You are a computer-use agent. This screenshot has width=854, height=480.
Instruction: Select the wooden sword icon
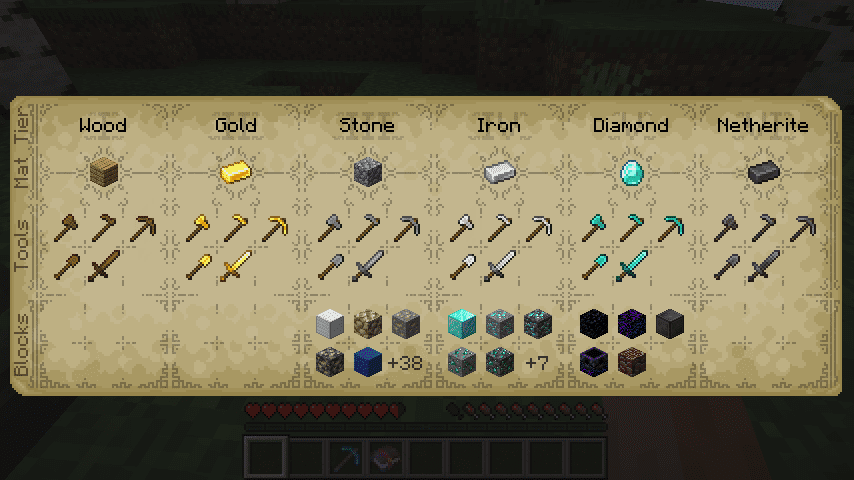[103, 267]
